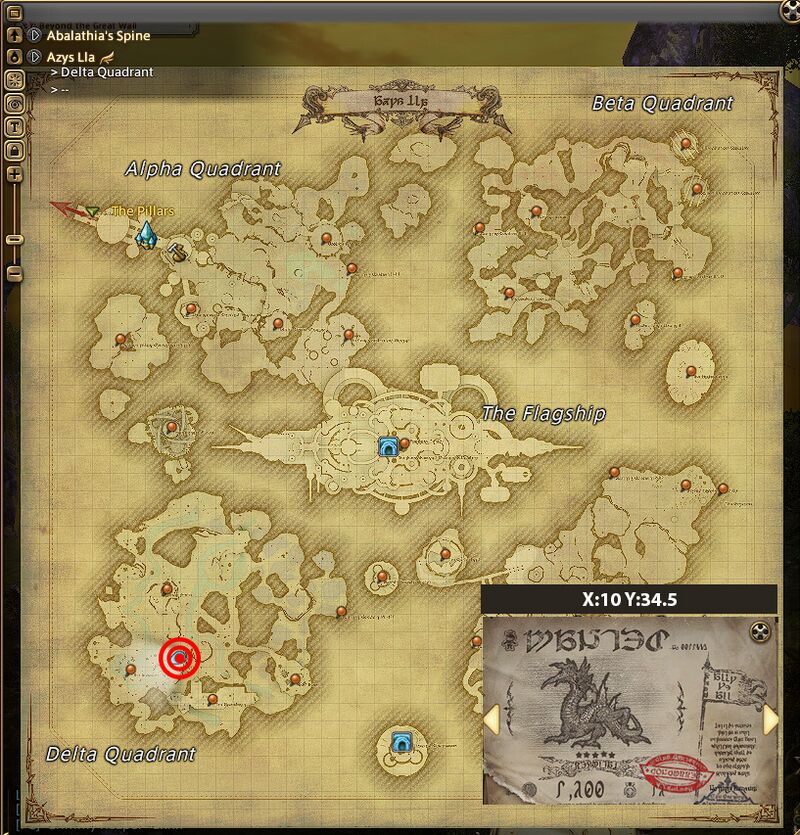Image resolution: width=800 pixels, height=835 pixels.
Task: Toggle map text labels with T button
Action: [15, 126]
